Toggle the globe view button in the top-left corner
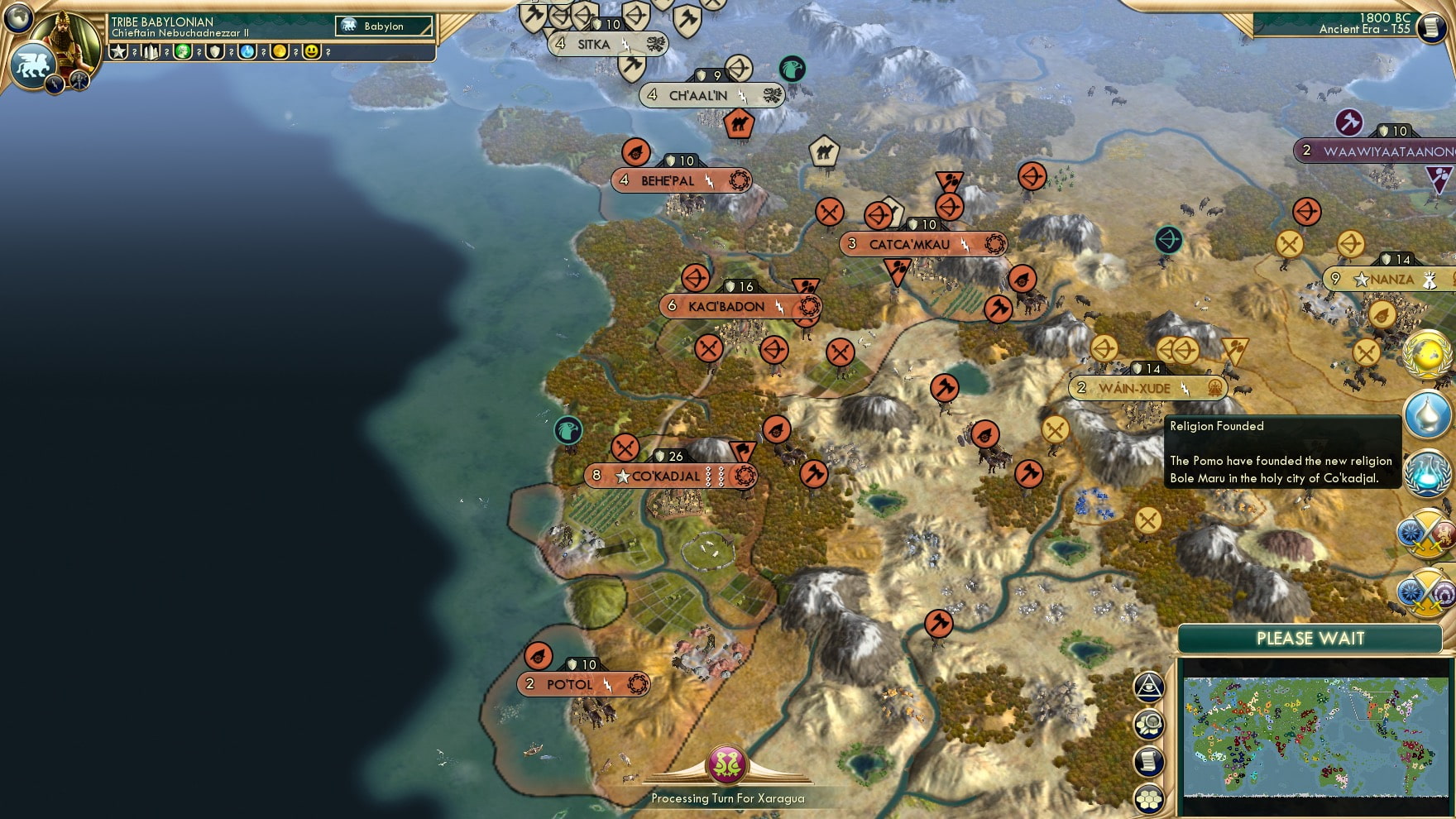 click(17, 17)
